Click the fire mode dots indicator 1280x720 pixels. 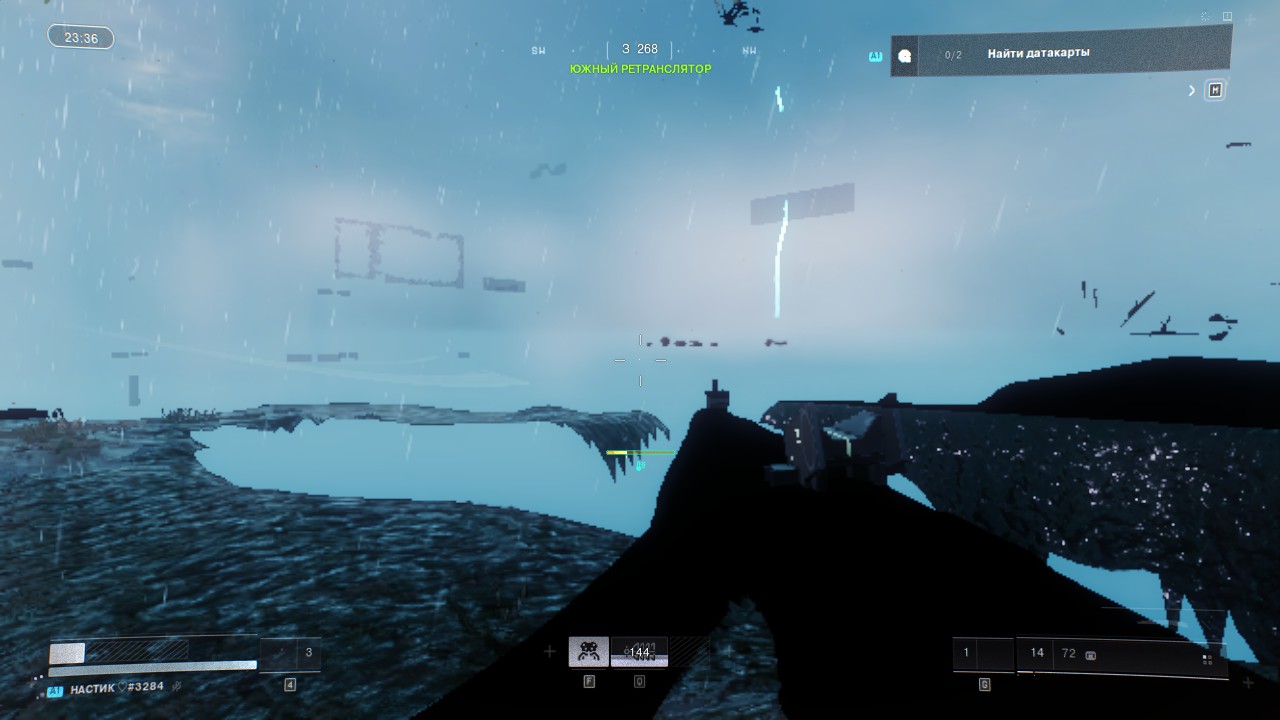coord(1207,659)
